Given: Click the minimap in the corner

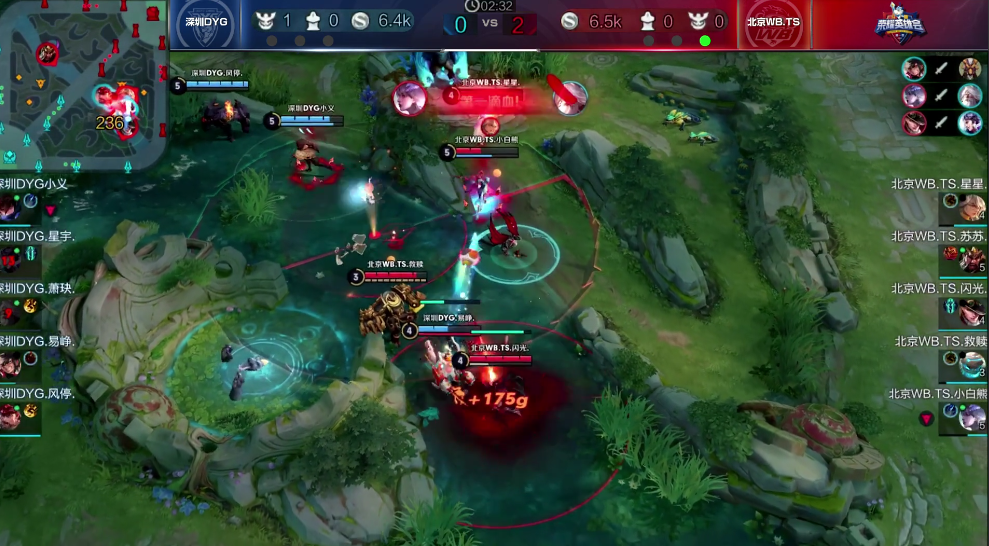Looking at the screenshot, I should 83,85.
